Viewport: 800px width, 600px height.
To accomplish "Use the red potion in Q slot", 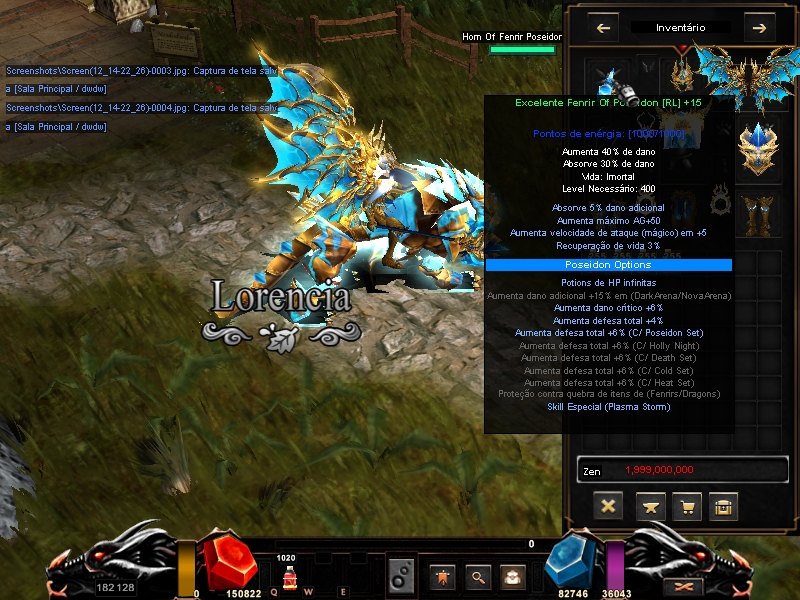I will click(288, 577).
